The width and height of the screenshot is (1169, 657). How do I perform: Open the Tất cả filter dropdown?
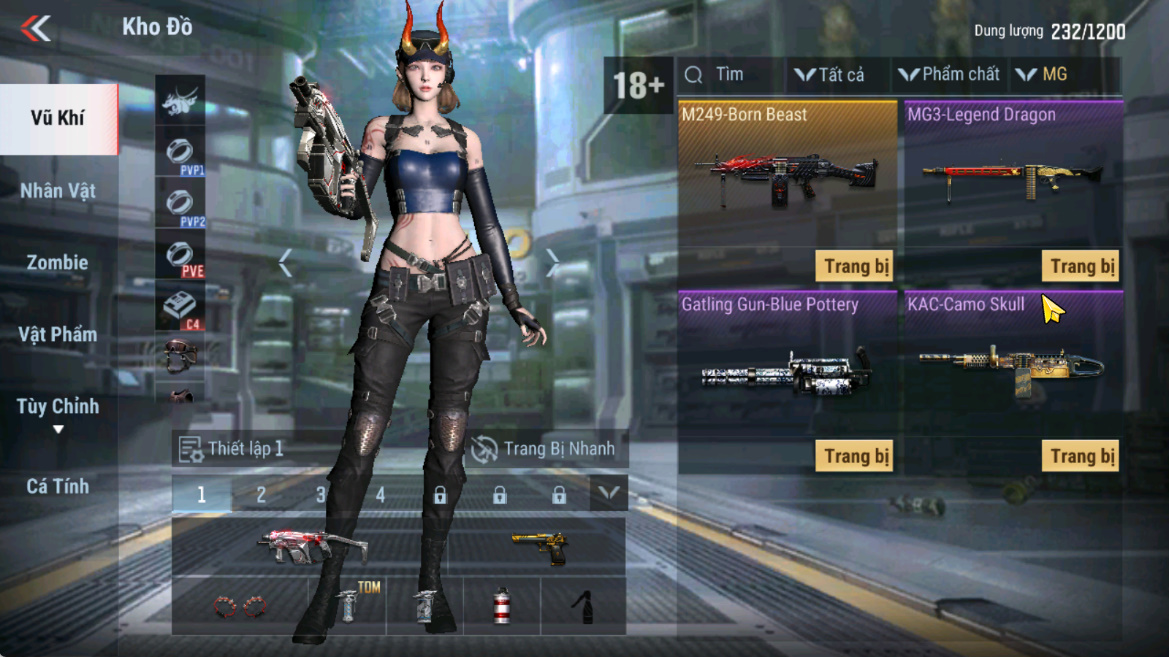click(x=830, y=75)
